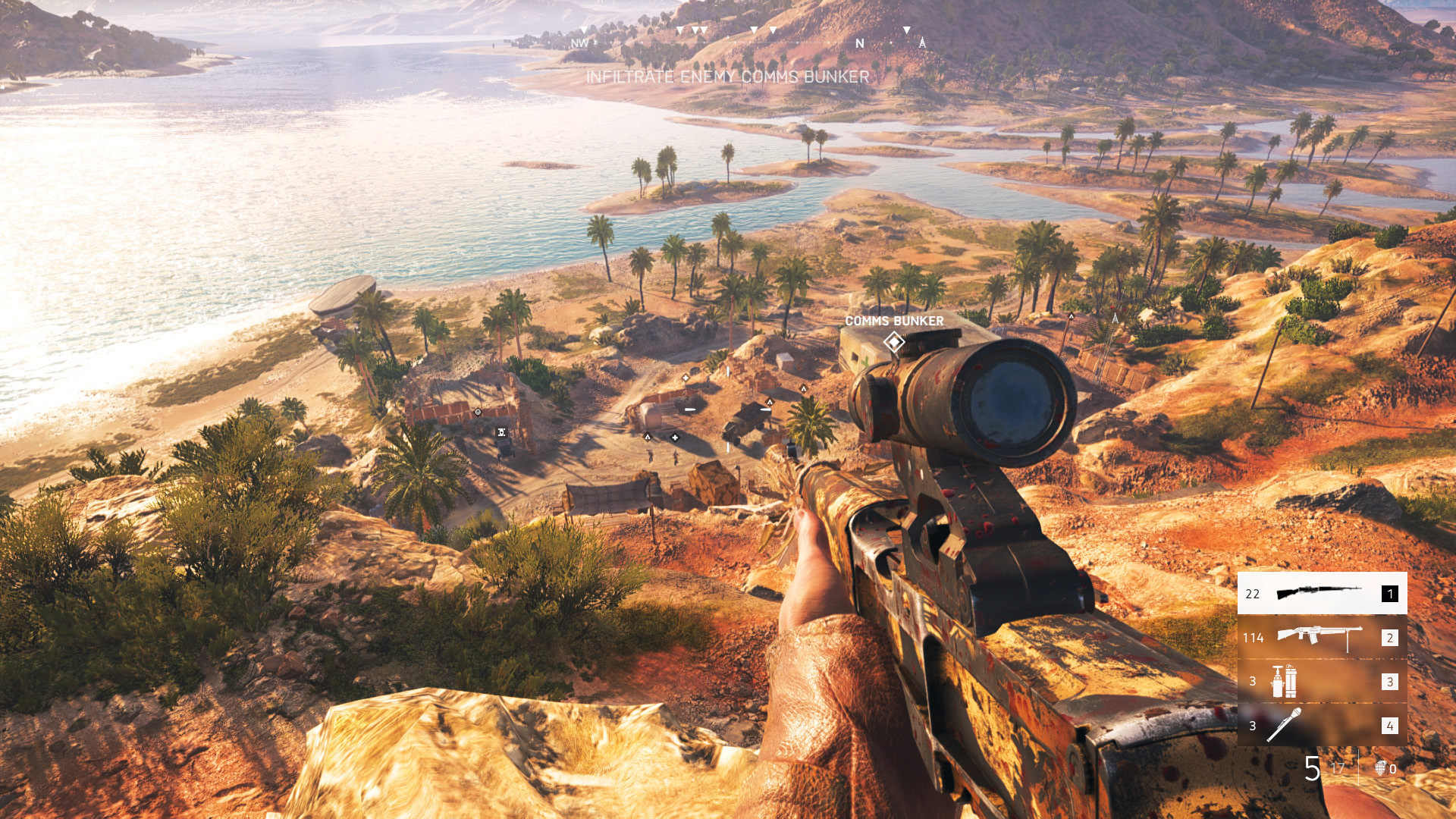
Task: Toggle the radio tower marker on the right hillside
Action: coord(1114,319)
